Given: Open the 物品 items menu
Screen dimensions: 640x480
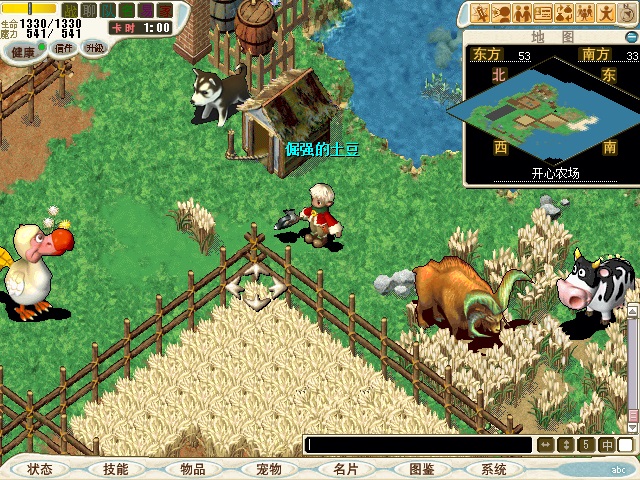Looking at the screenshot, I should tap(192, 469).
